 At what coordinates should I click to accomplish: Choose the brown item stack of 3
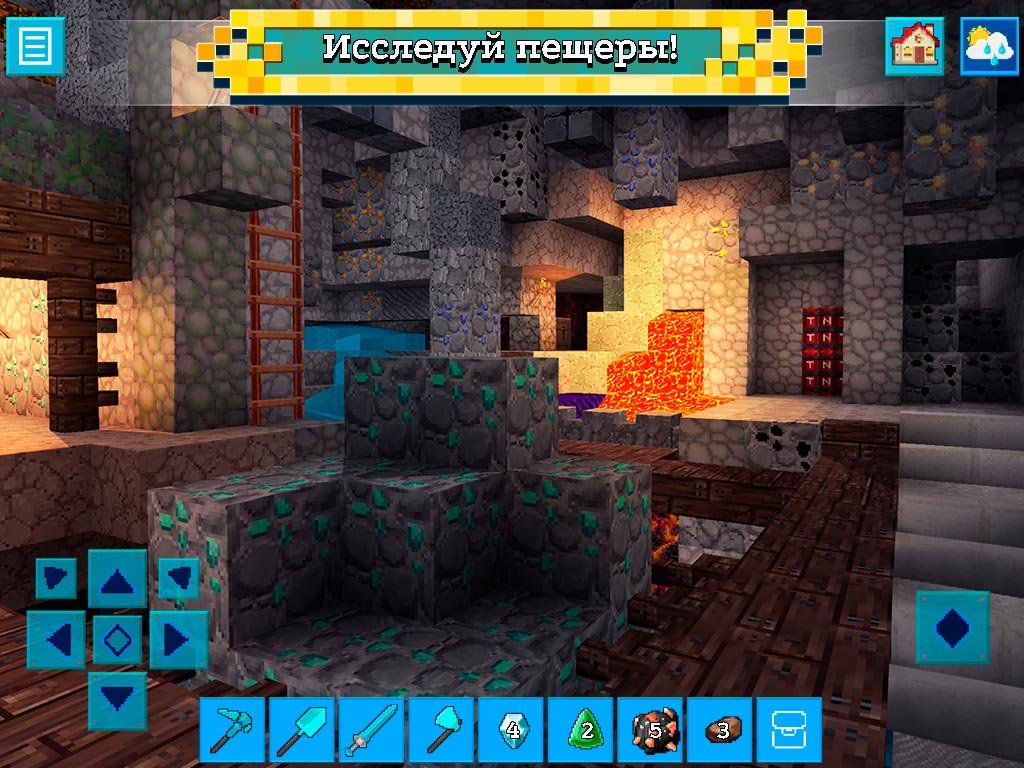(720, 730)
